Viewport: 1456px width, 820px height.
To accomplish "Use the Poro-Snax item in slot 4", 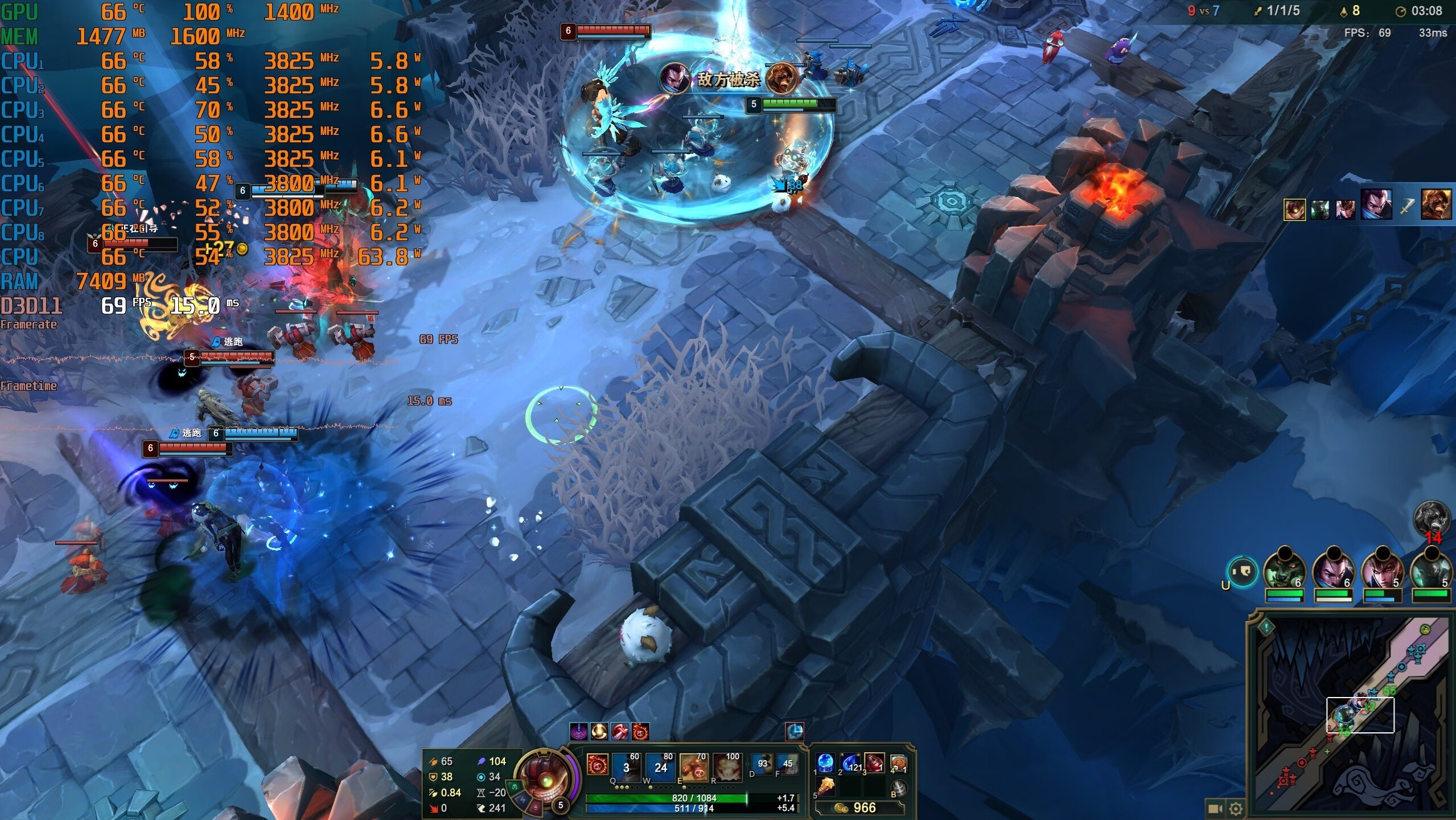I will tap(898, 763).
